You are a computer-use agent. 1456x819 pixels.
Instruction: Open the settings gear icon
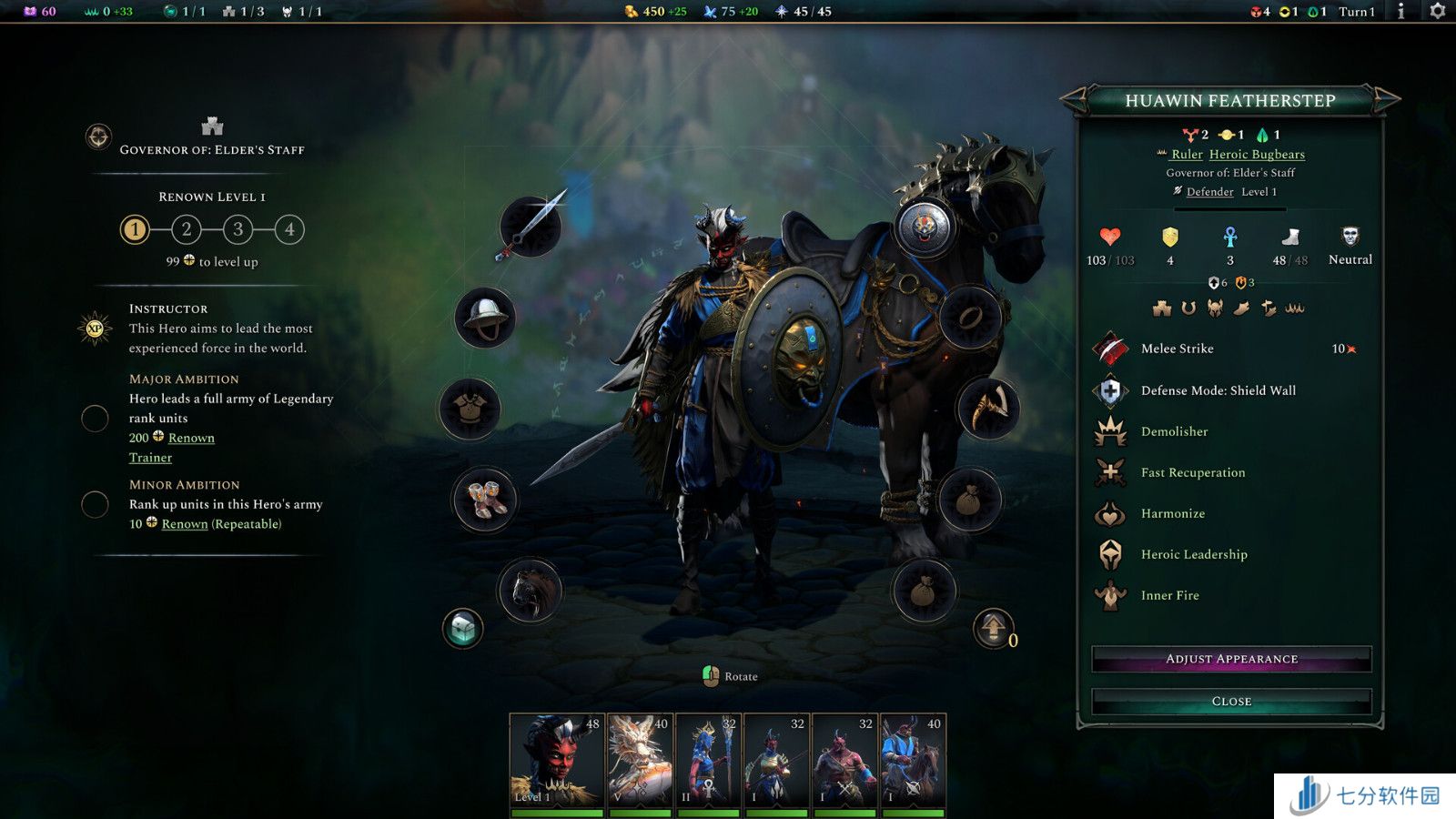click(x=1437, y=11)
